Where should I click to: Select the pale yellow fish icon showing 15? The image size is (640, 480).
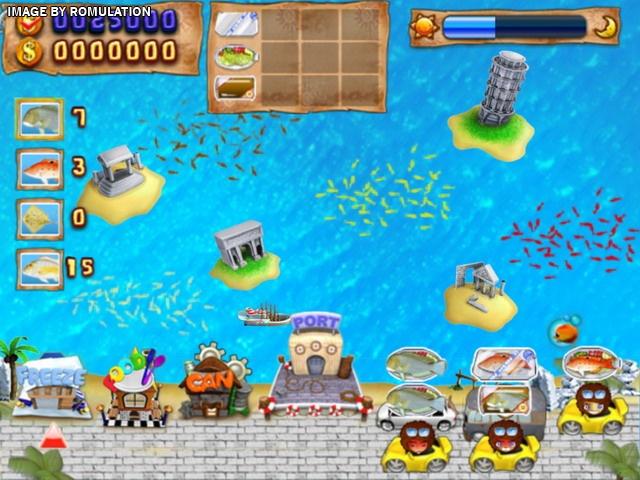39,265
